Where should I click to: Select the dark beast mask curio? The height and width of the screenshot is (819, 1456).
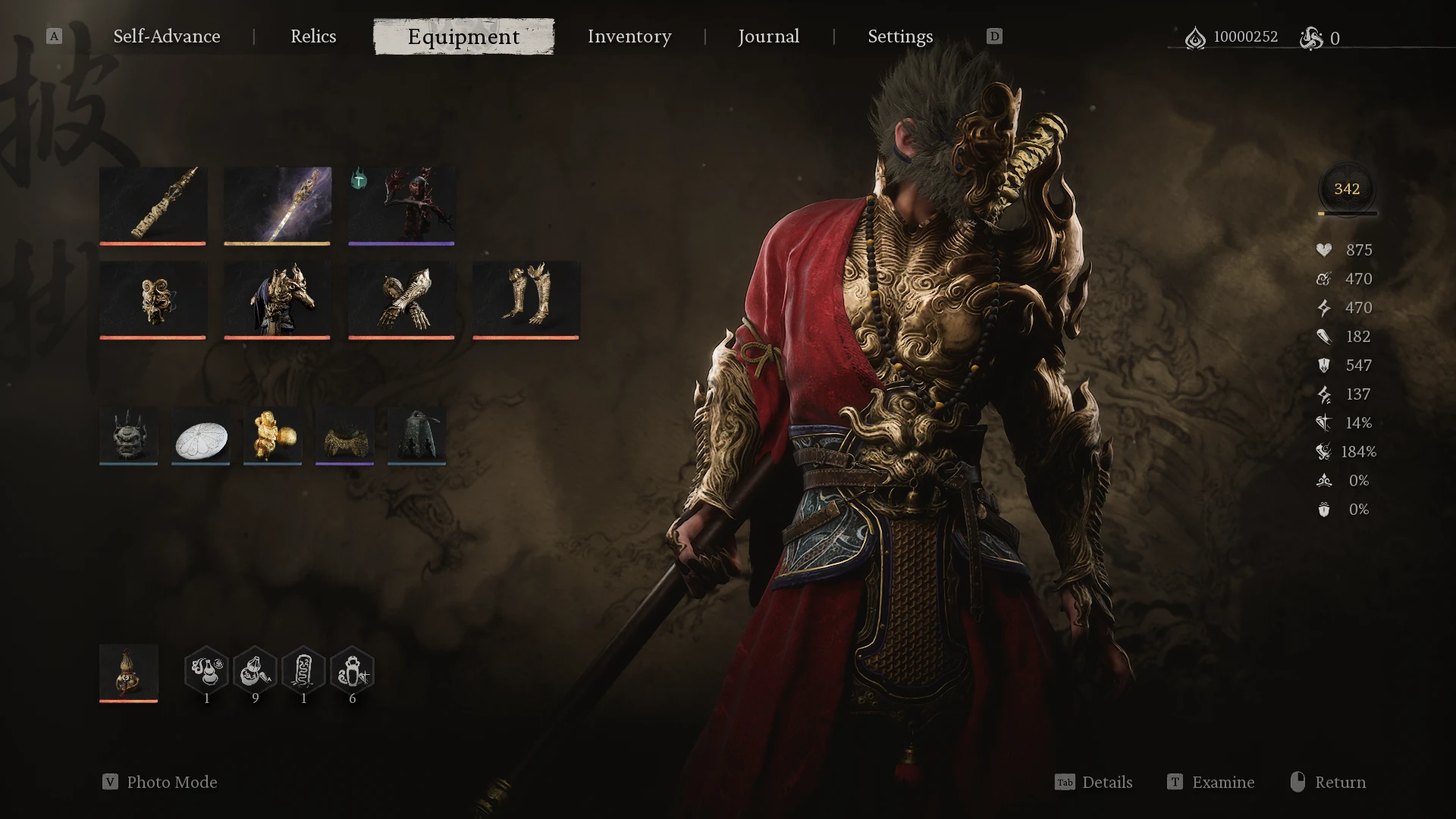coord(128,436)
